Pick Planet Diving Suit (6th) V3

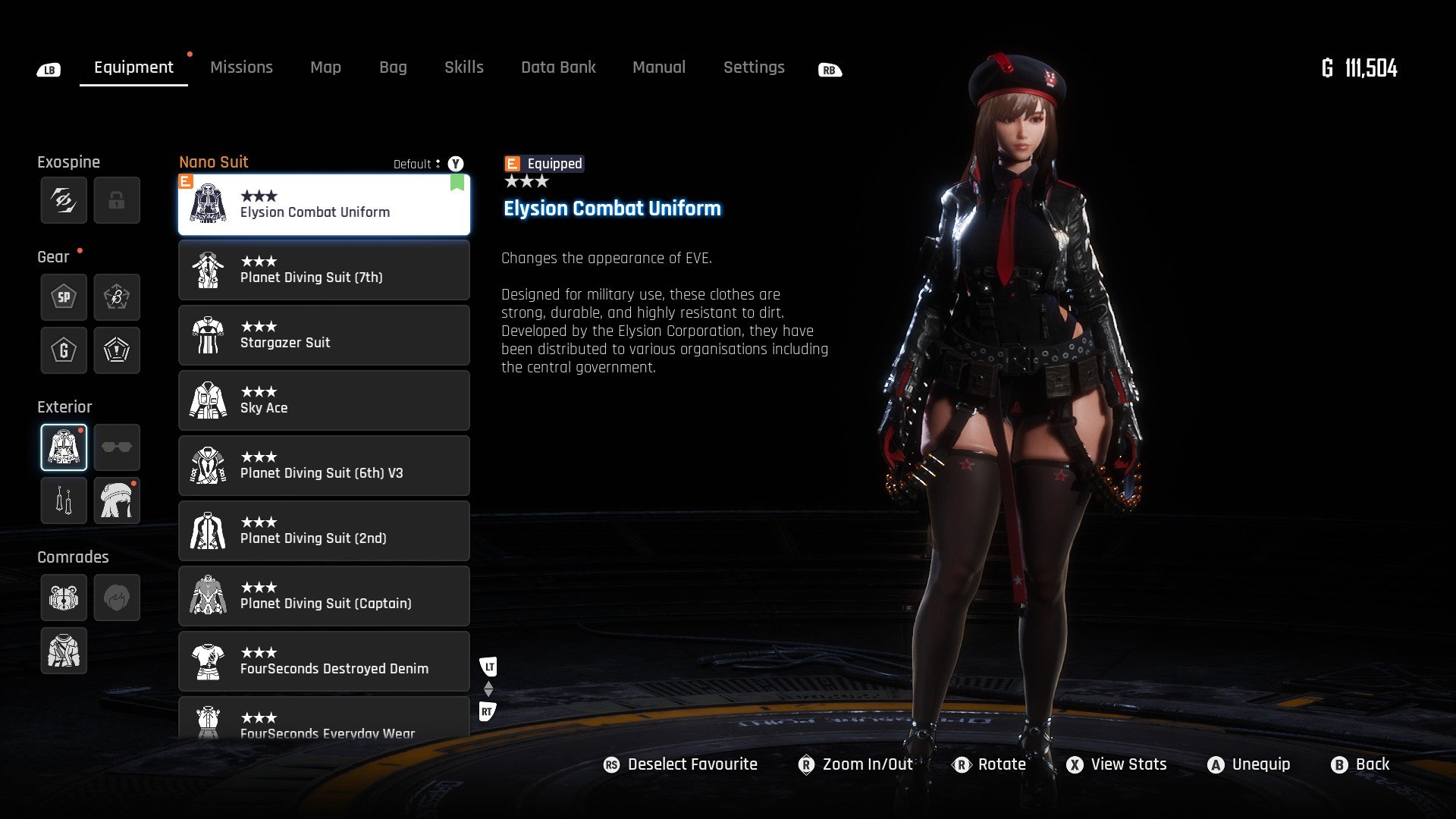324,466
